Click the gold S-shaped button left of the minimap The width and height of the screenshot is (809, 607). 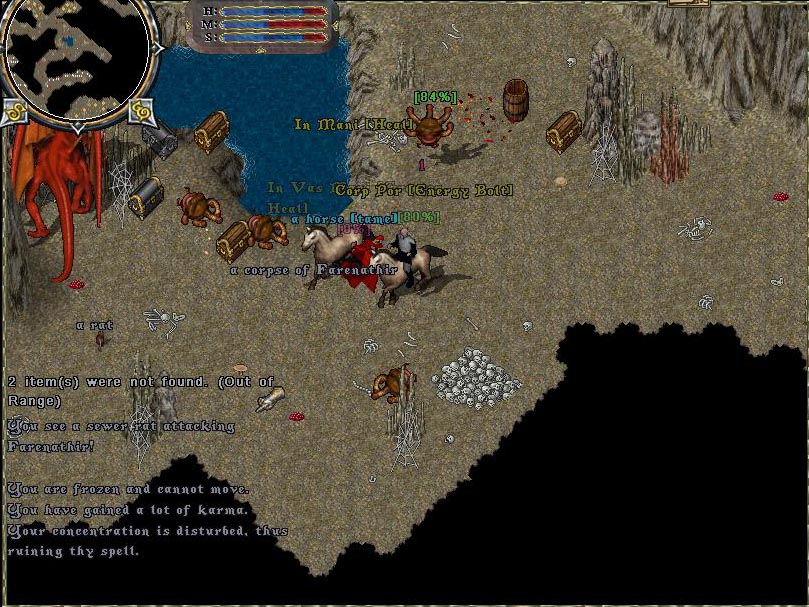click(14, 111)
